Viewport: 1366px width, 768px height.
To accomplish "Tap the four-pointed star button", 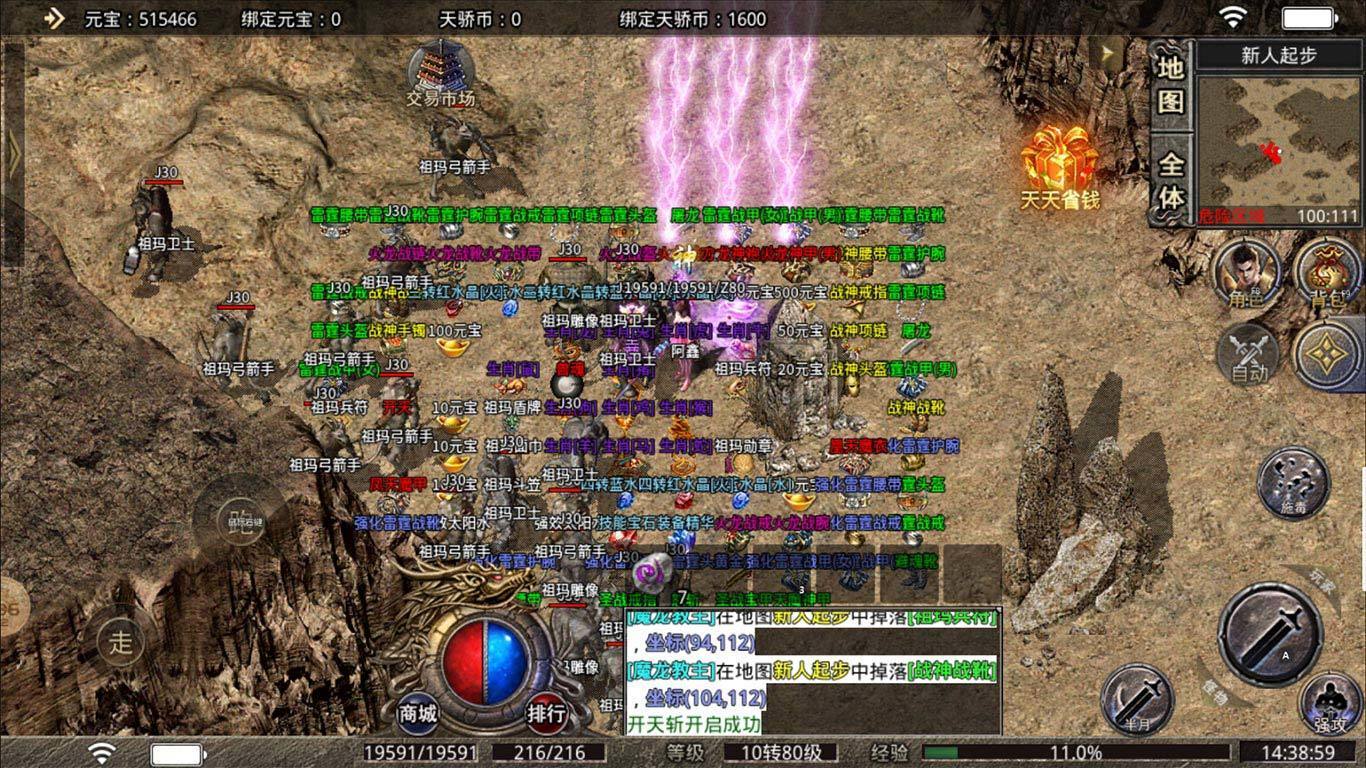I will pyautogui.click(x=1325, y=356).
